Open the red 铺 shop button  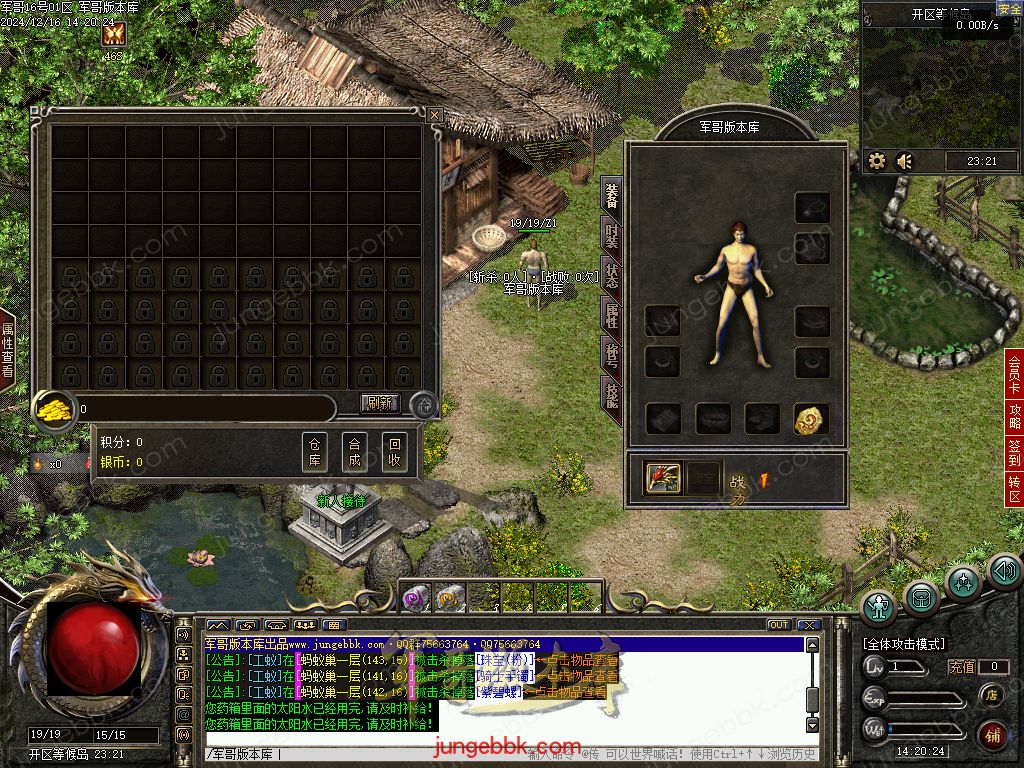(992, 736)
